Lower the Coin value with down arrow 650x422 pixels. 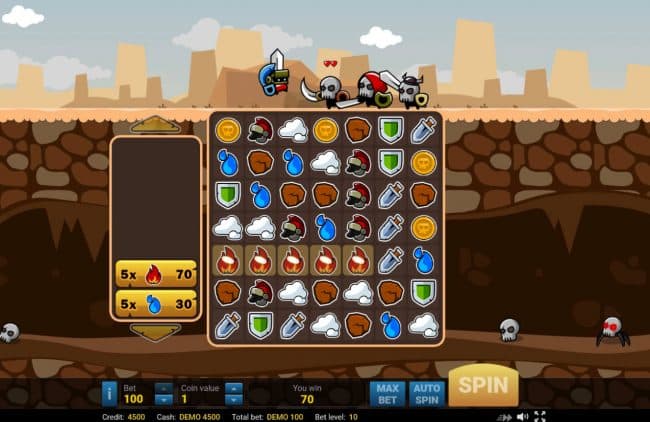[x=233, y=400]
